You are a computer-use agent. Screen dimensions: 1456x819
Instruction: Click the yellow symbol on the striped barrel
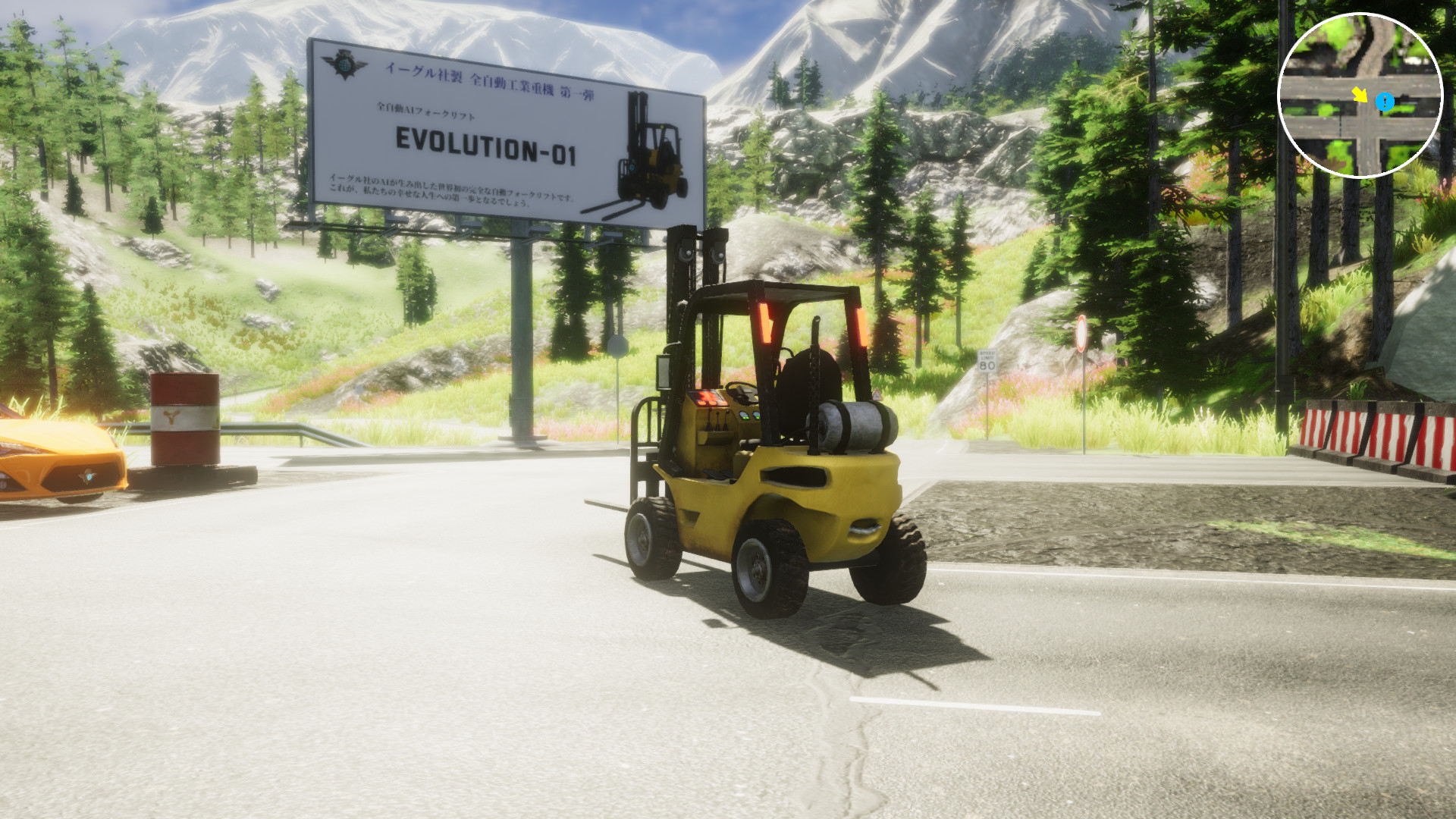(x=170, y=416)
